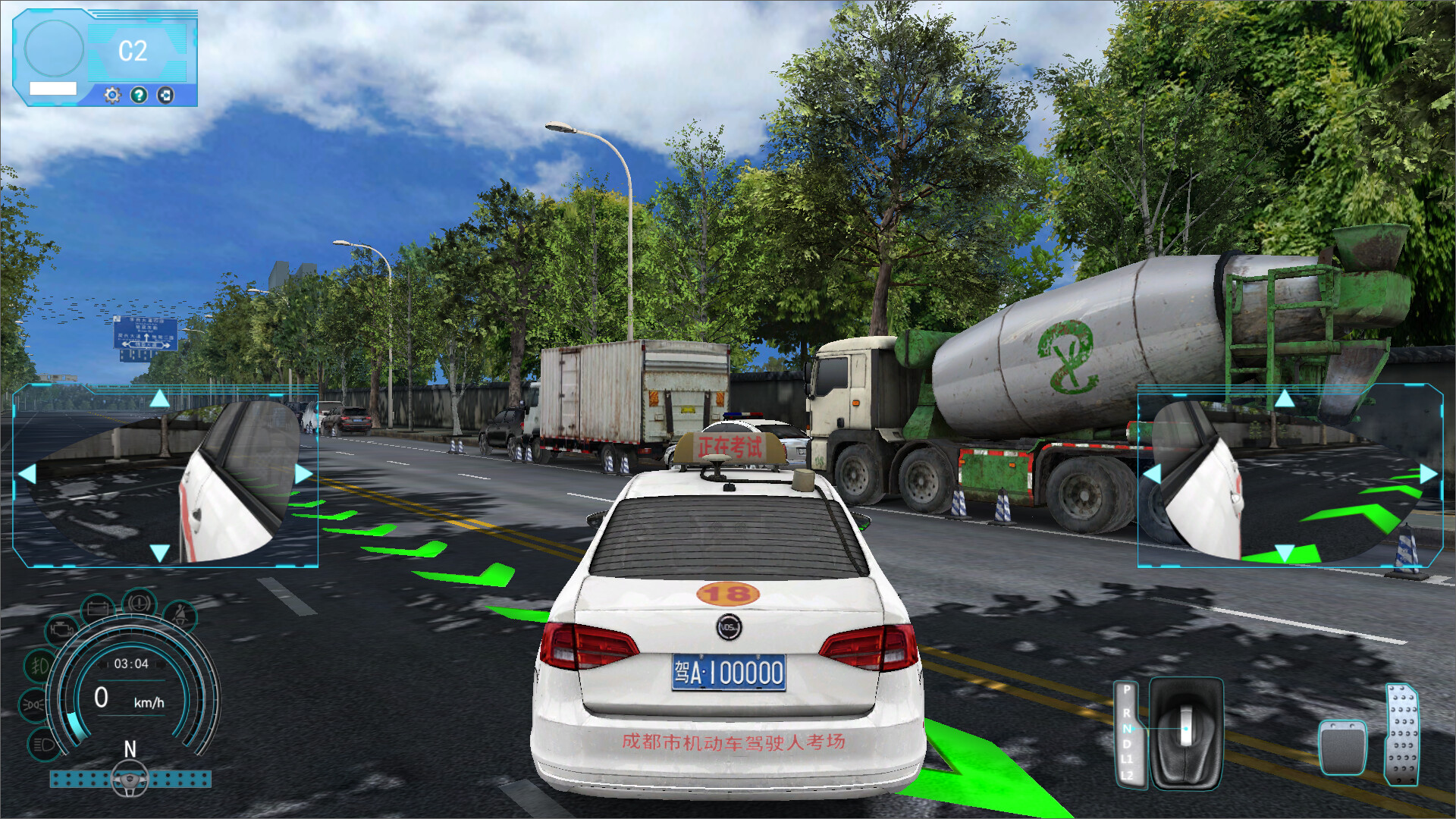The image size is (1456, 819).
Task: Open the gear settings icon
Action: [x=112, y=95]
